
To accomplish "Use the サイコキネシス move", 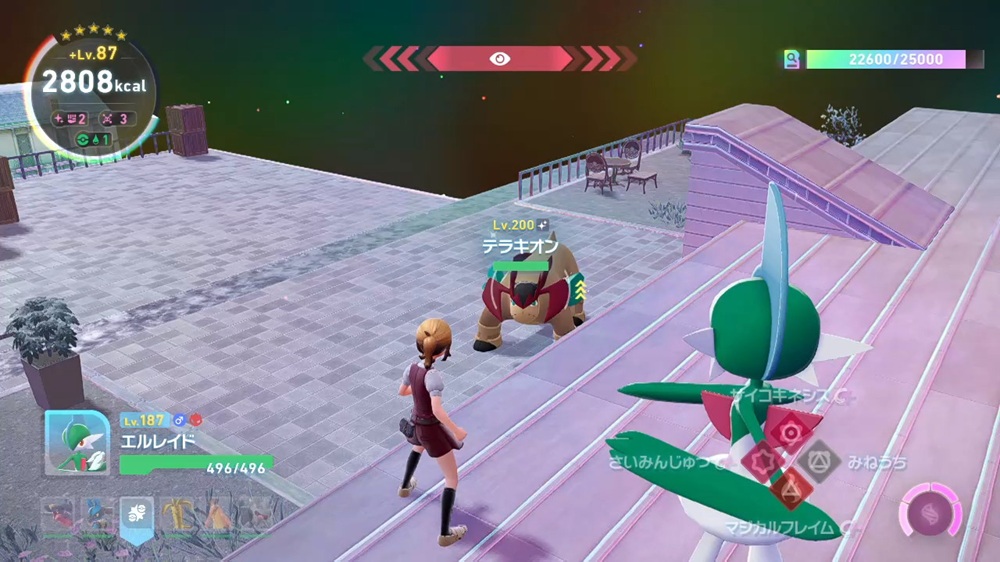I will click(792, 431).
